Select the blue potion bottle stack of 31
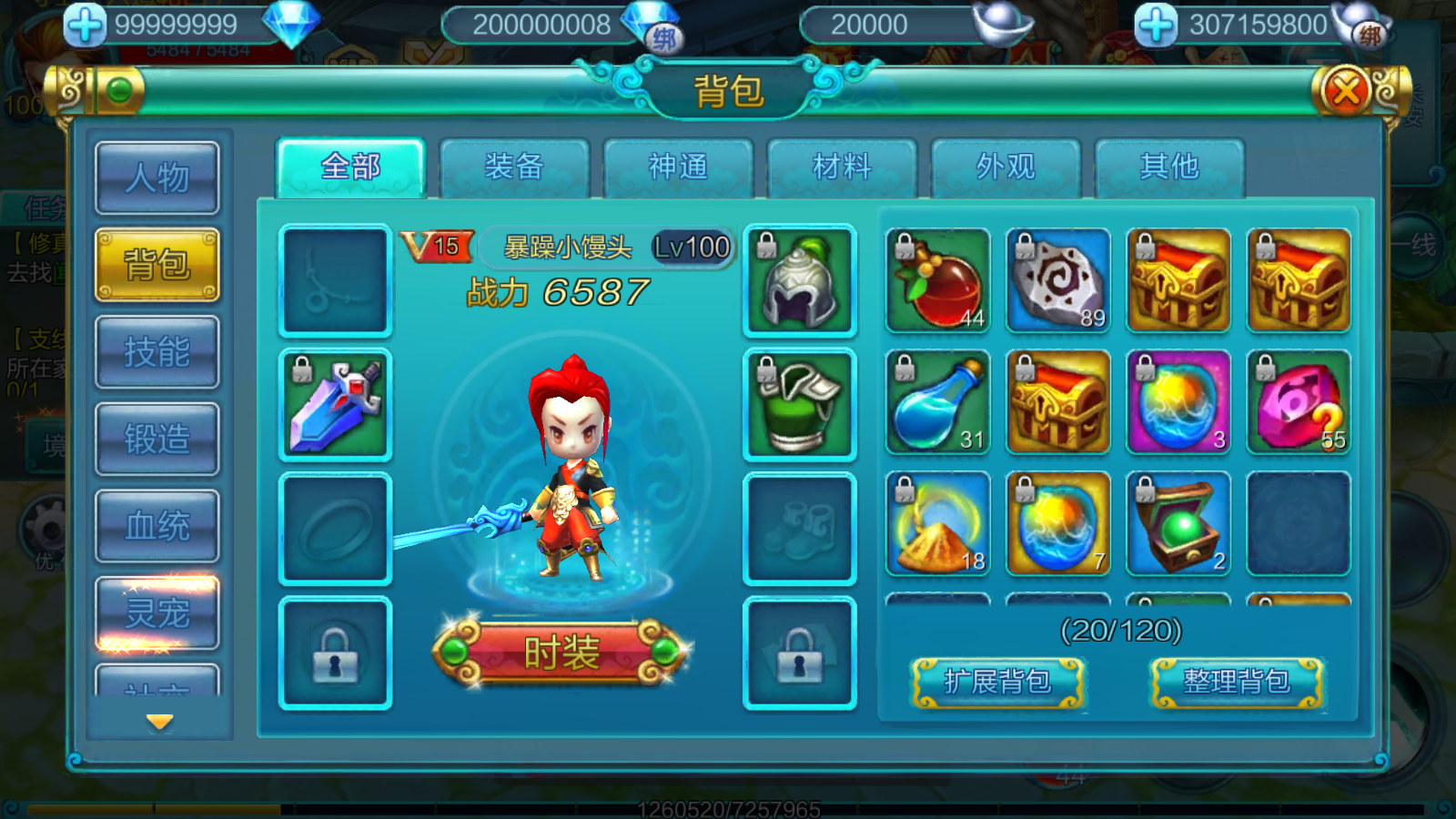This screenshot has width=1456, height=819. pyautogui.click(x=936, y=401)
